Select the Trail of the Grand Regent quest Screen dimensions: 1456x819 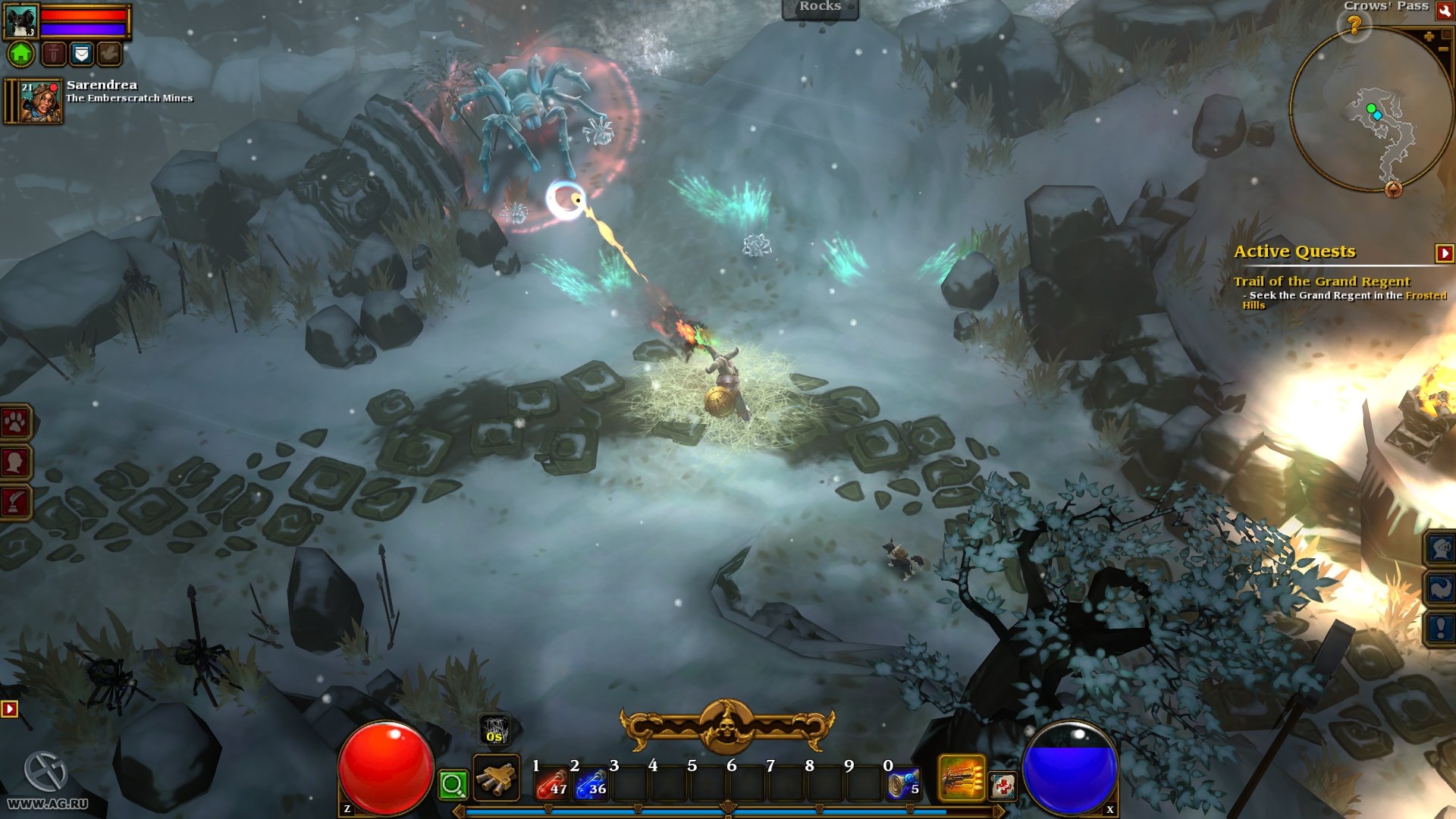pyautogui.click(x=1321, y=281)
